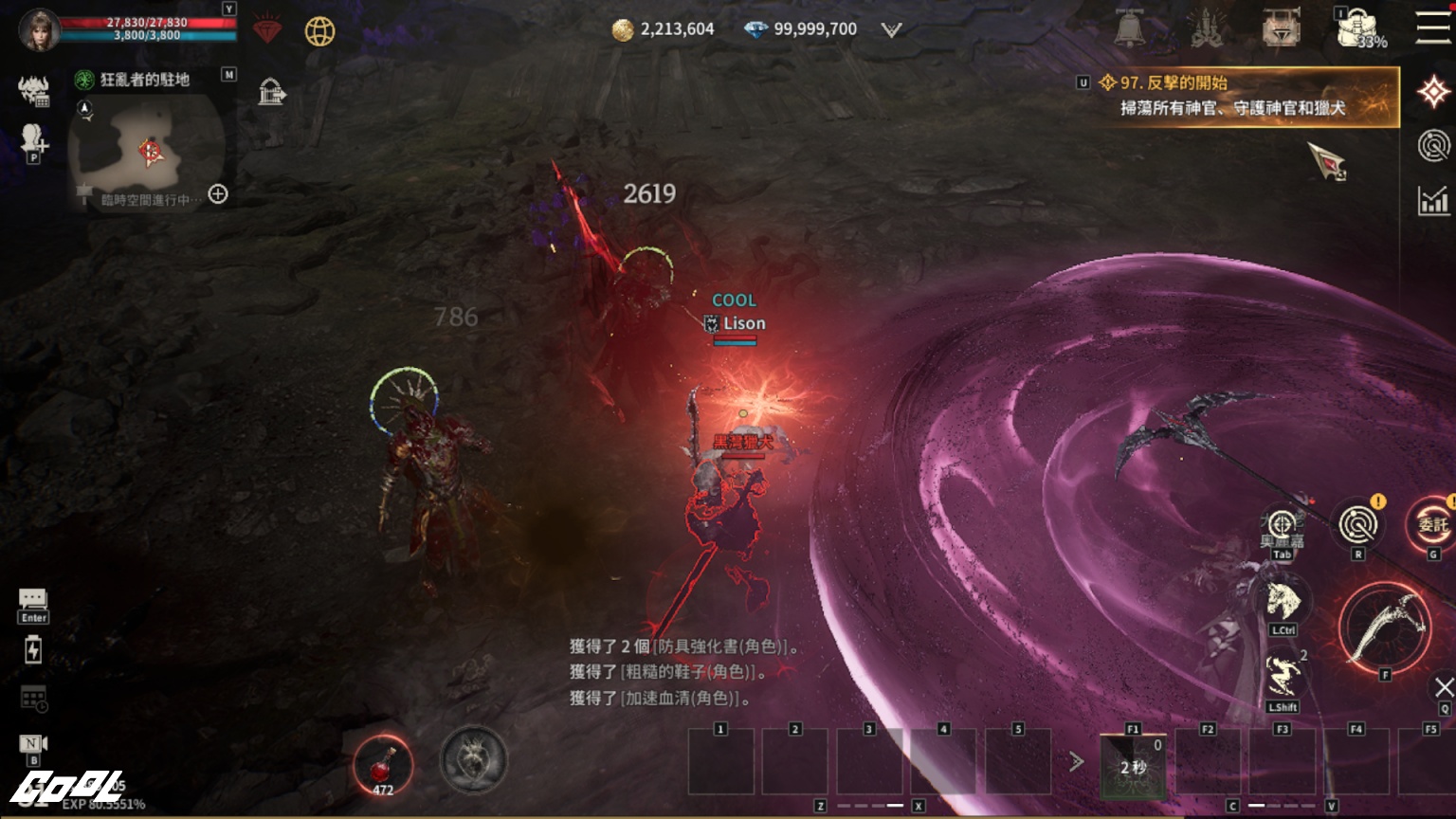Activate the scythe basic attack button
The height and width of the screenshot is (819, 1456).
point(1385,628)
